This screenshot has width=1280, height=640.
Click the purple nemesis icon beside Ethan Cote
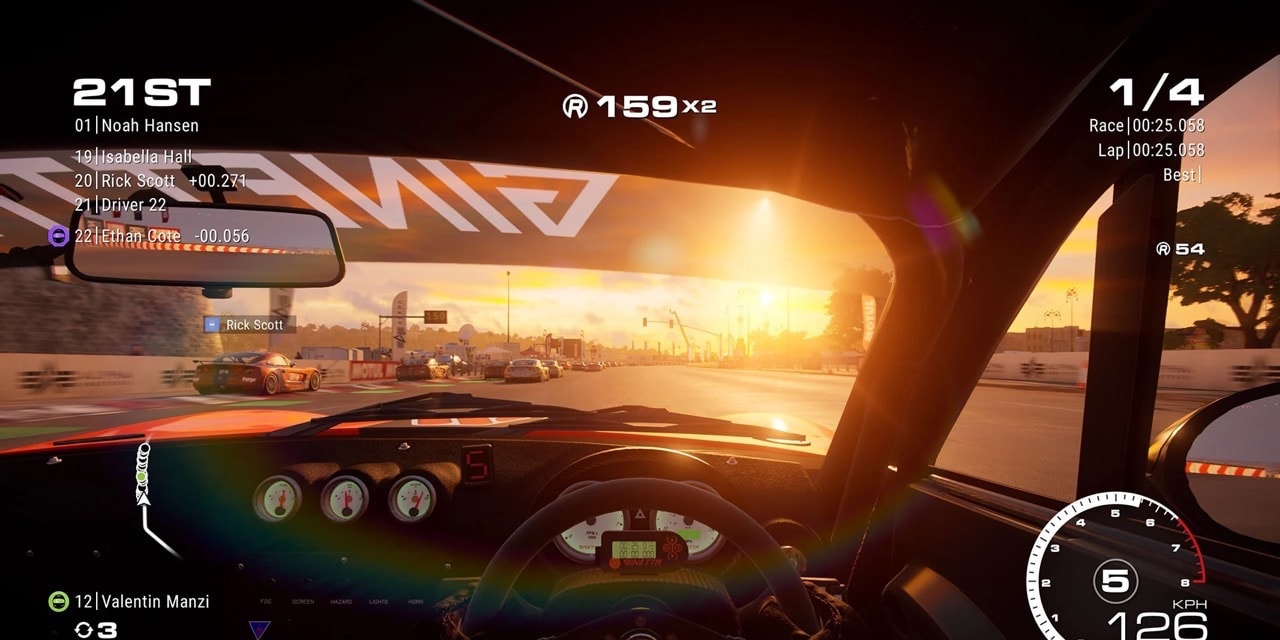(58, 236)
